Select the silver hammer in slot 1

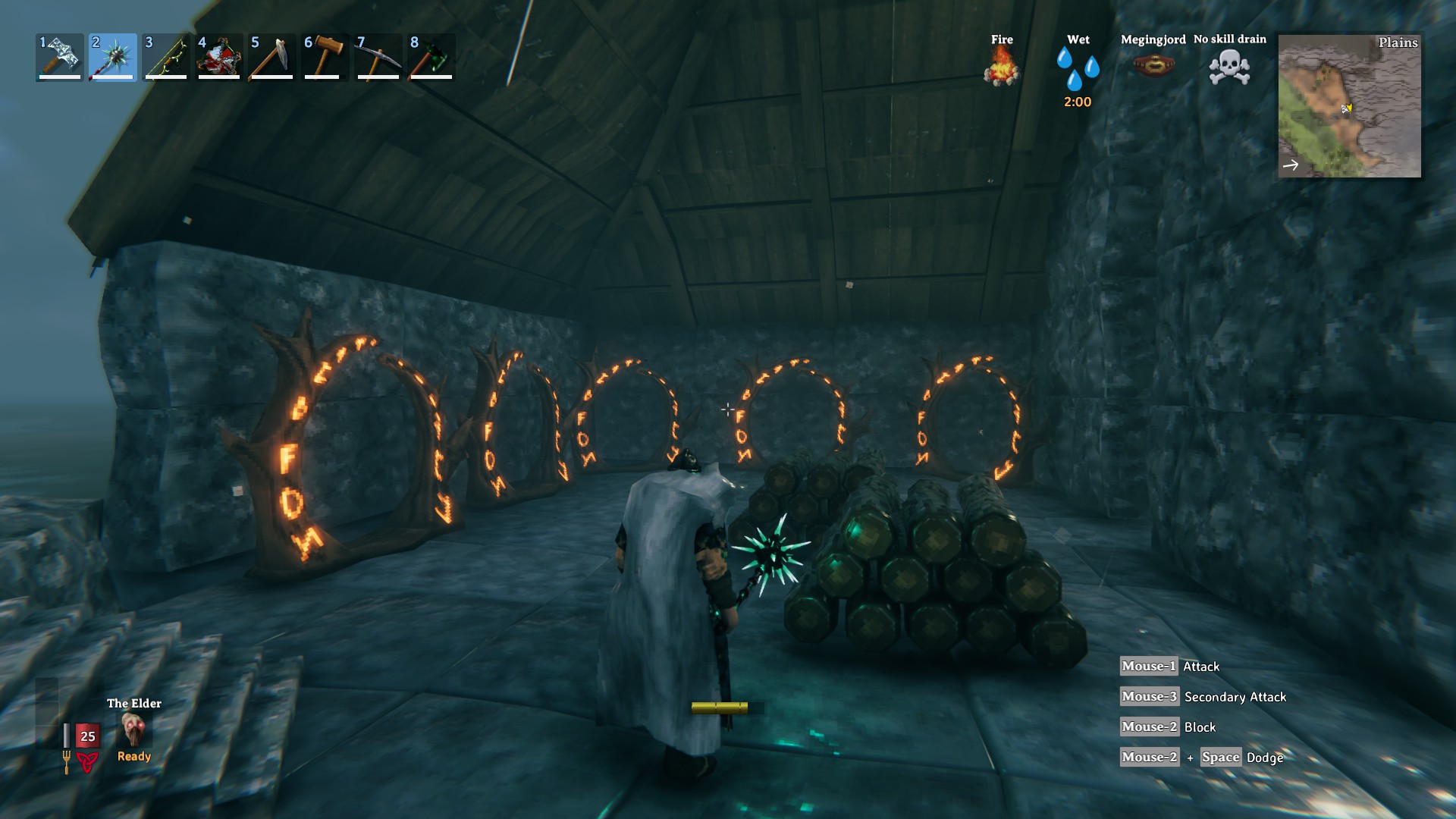(60, 57)
